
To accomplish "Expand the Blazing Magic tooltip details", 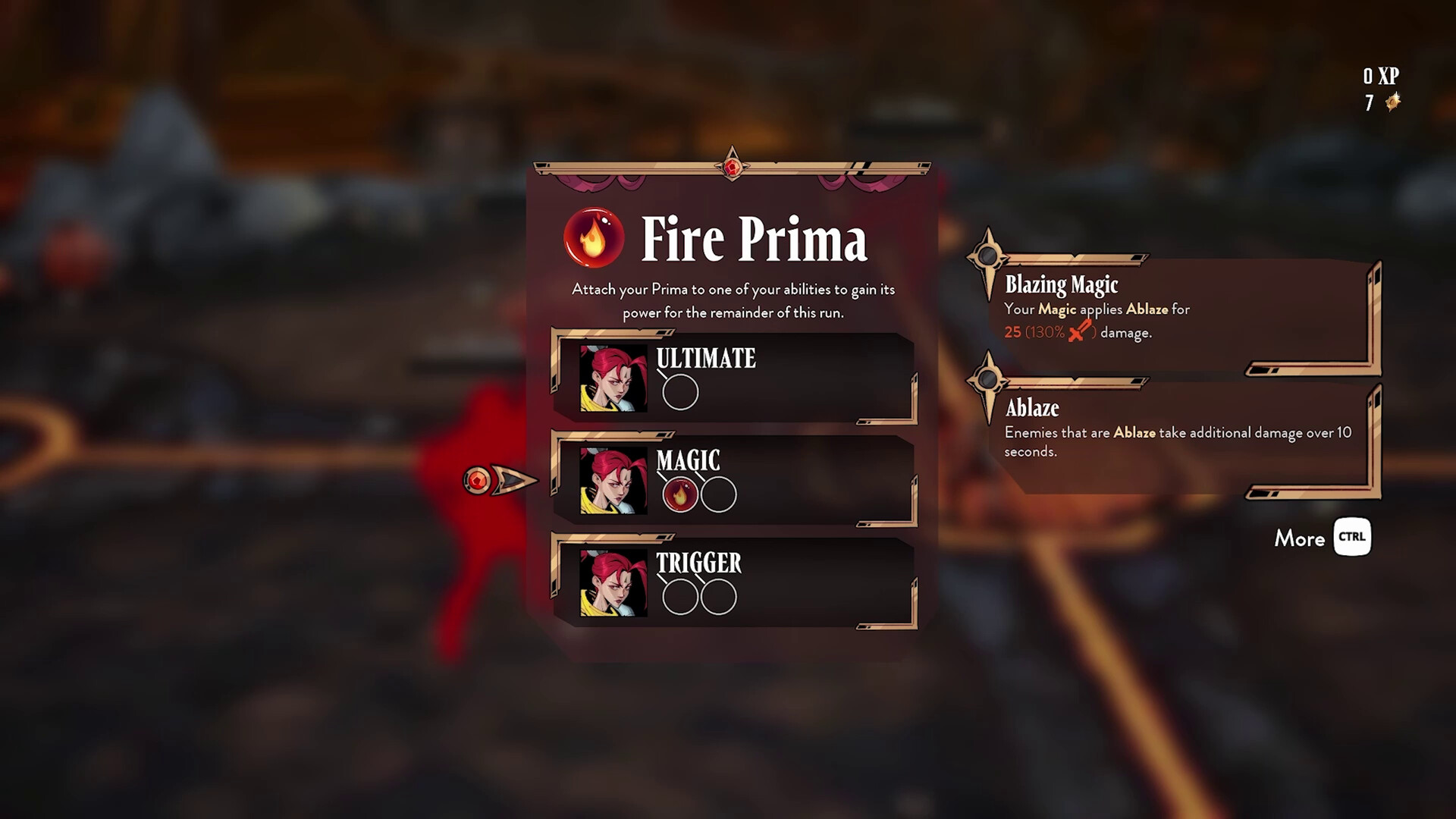I will (x=1062, y=284).
